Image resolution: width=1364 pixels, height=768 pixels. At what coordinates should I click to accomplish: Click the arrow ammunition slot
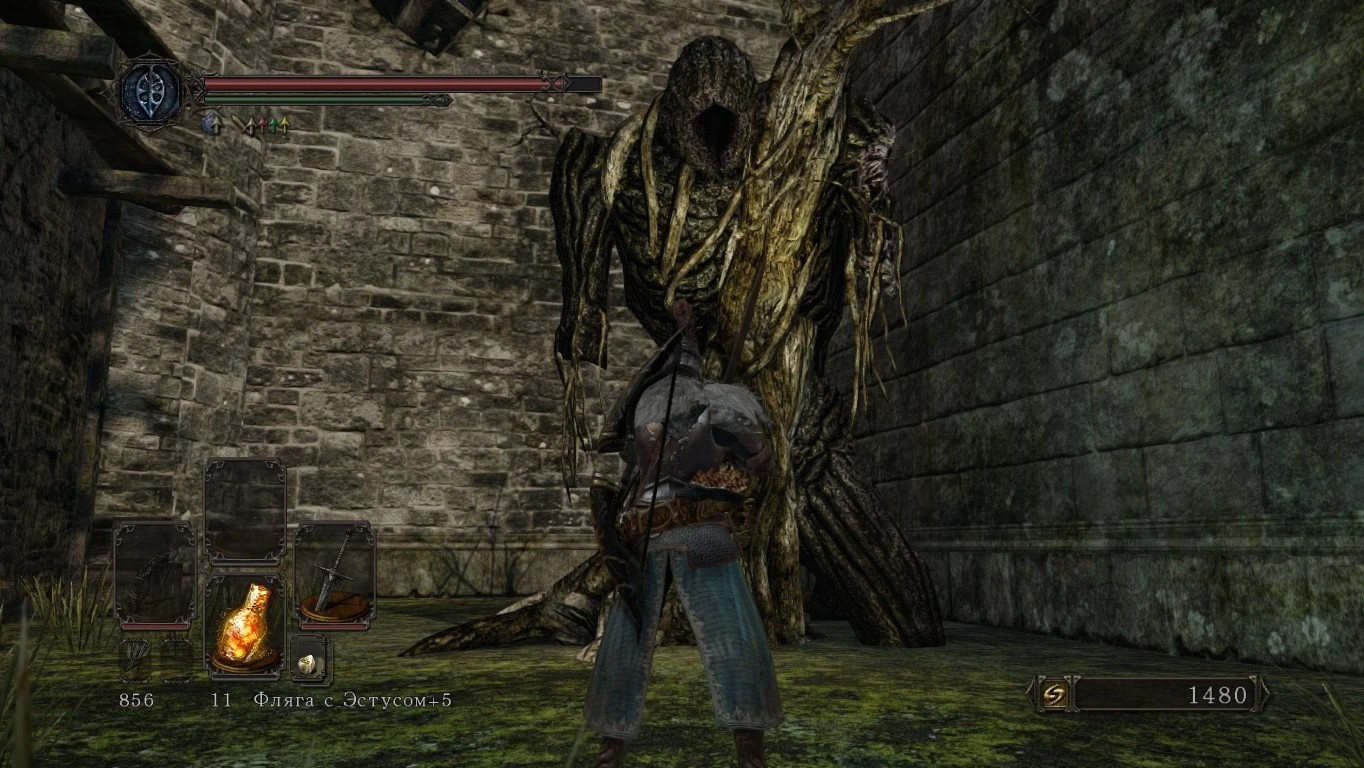pos(135,660)
